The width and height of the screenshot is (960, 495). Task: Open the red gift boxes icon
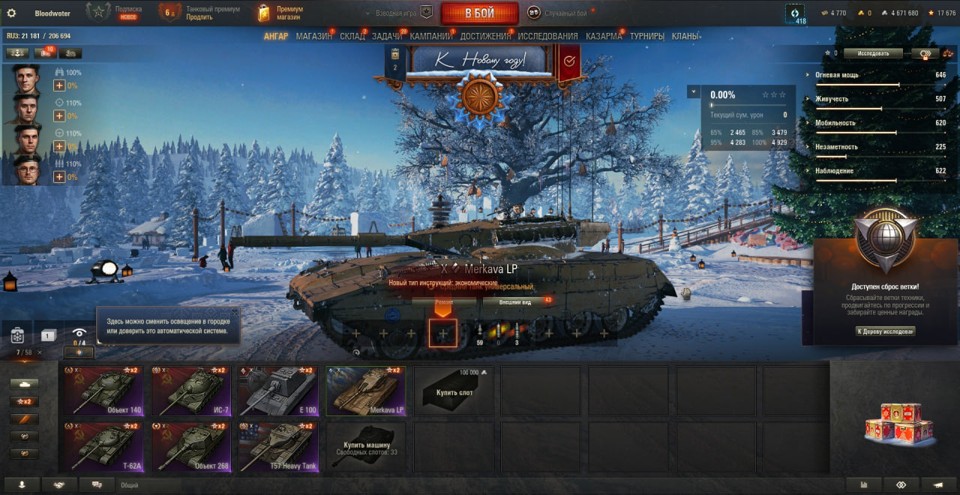(x=897, y=423)
